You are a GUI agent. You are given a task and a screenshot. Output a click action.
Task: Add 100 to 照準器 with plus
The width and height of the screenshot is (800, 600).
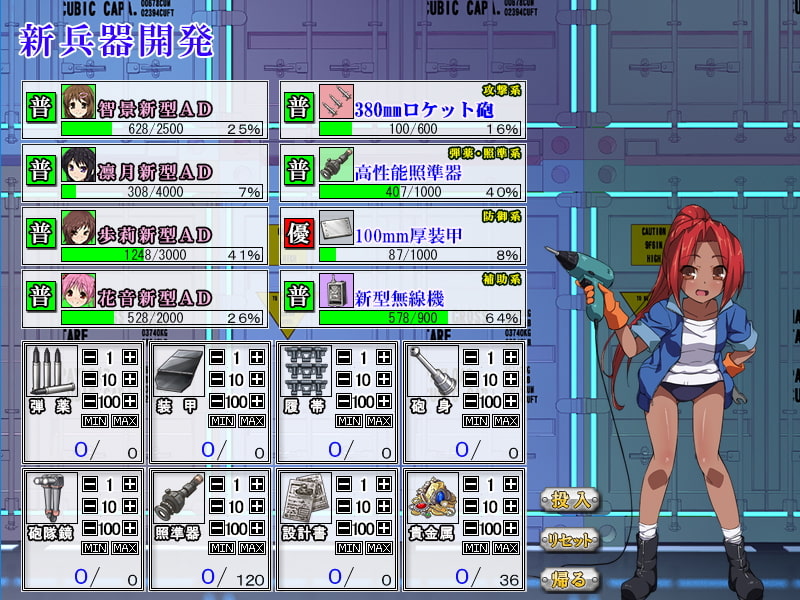tap(257, 528)
